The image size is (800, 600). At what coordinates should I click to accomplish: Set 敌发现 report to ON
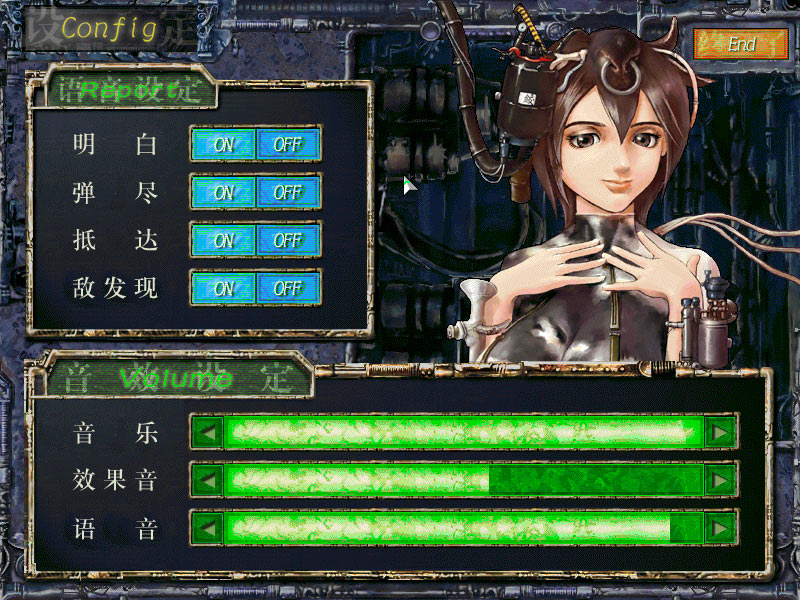coord(223,288)
